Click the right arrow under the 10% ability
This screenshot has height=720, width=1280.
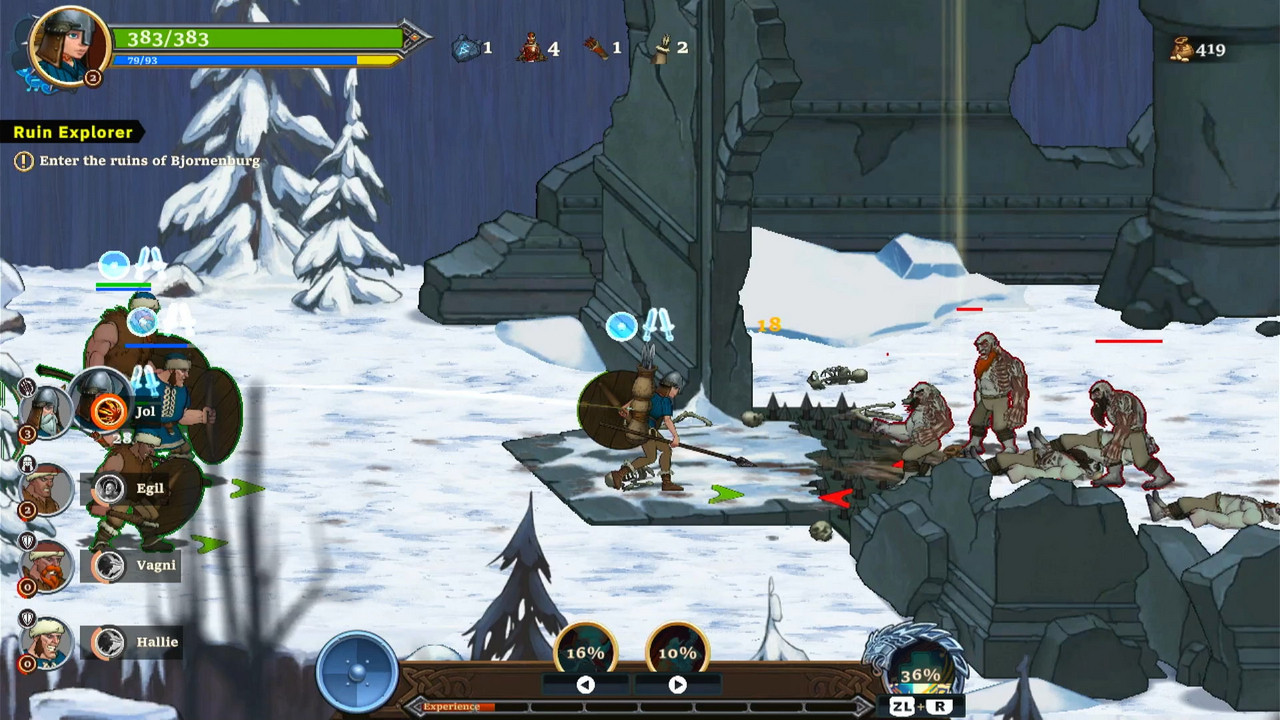coord(677,685)
